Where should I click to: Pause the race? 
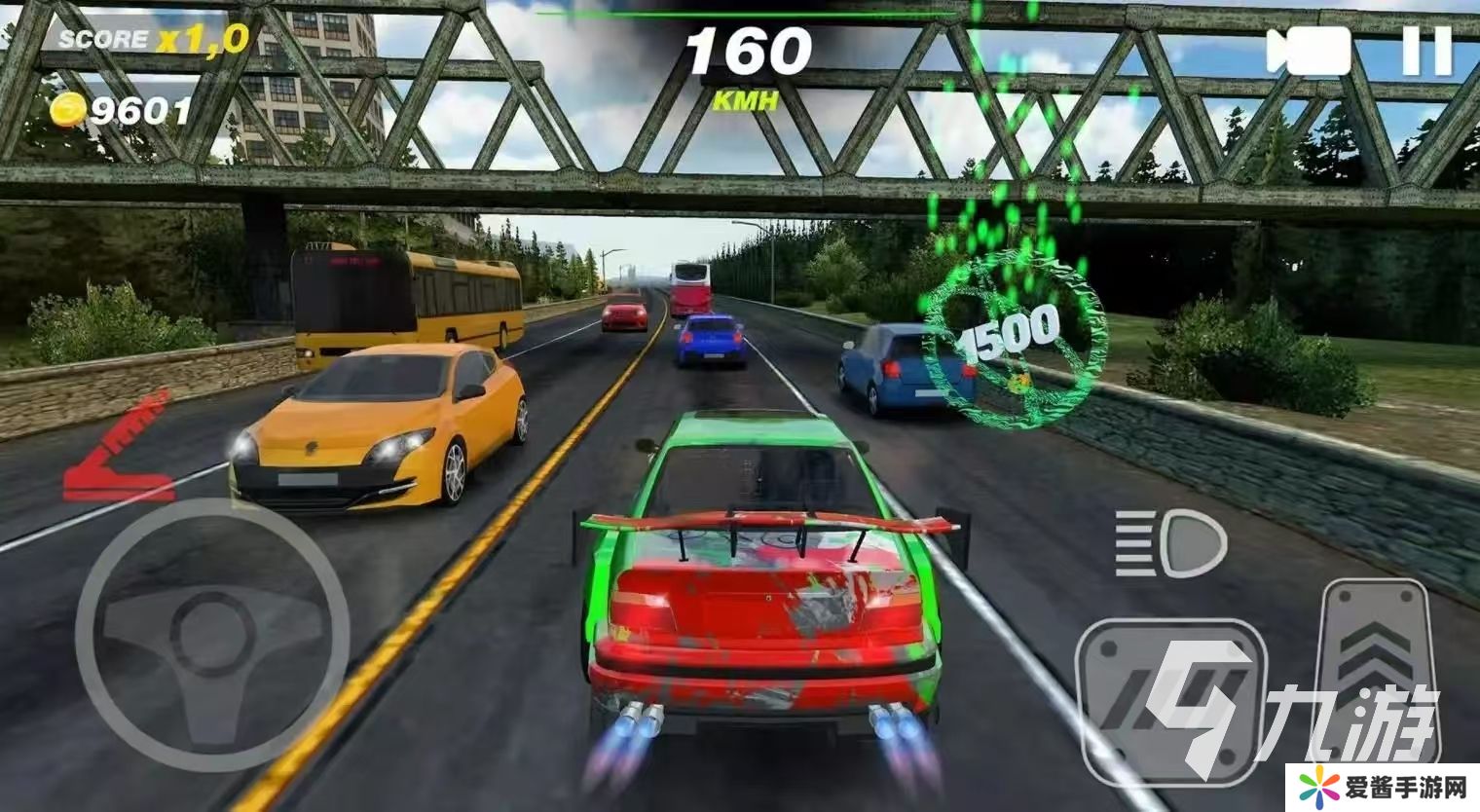click(x=1426, y=52)
